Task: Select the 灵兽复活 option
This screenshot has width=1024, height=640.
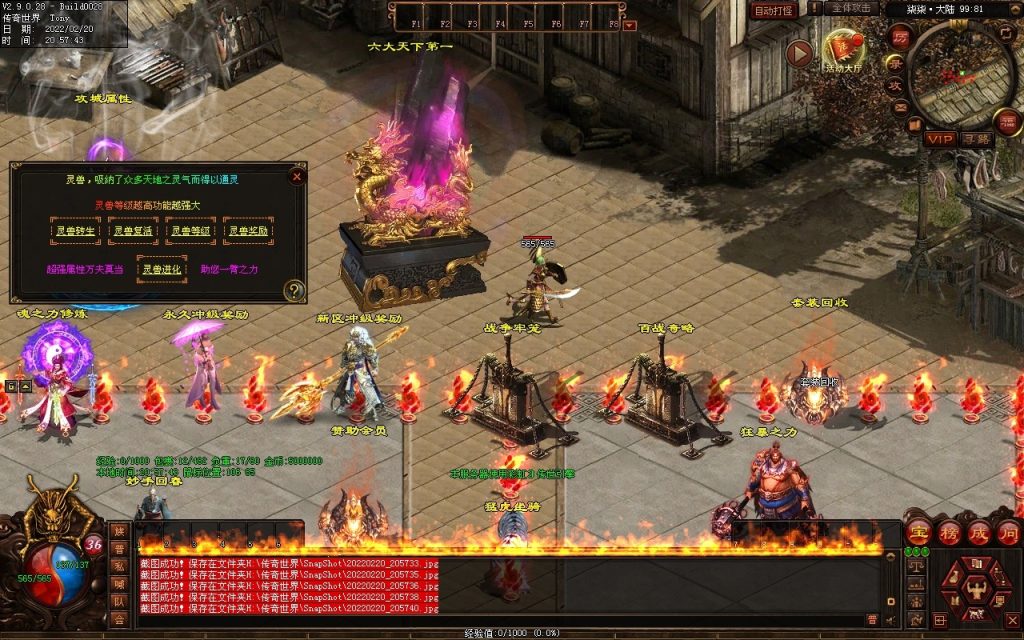Action: pos(133,231)
